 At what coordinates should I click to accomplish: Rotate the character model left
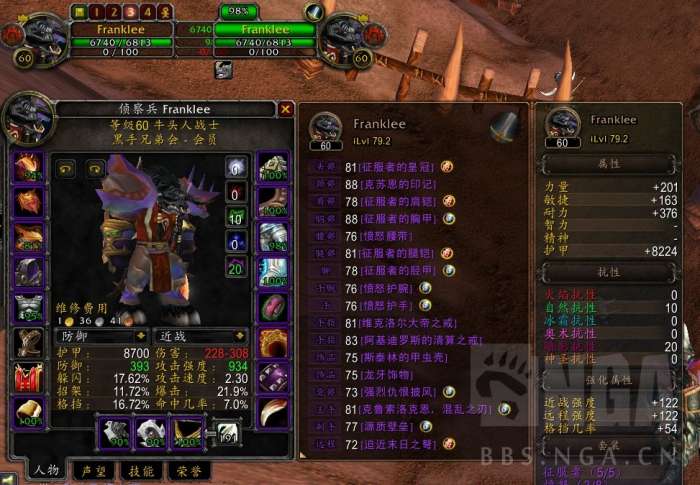65,168
